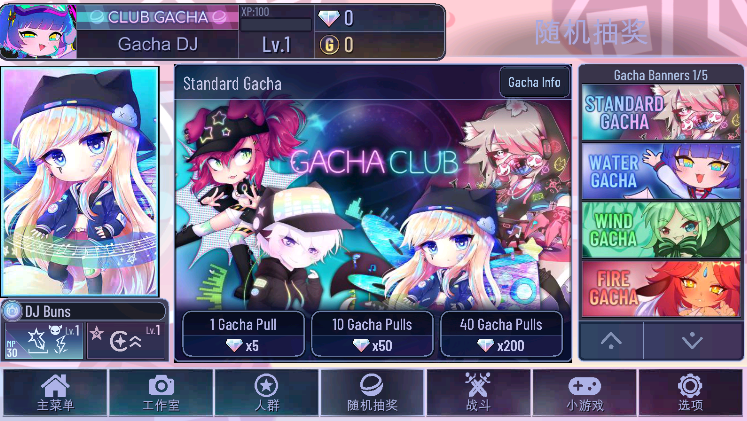Select DJ Buns' lightning skill icon
Image resolution: width=747 pixels, height=421 pixels.
(43, 340)
